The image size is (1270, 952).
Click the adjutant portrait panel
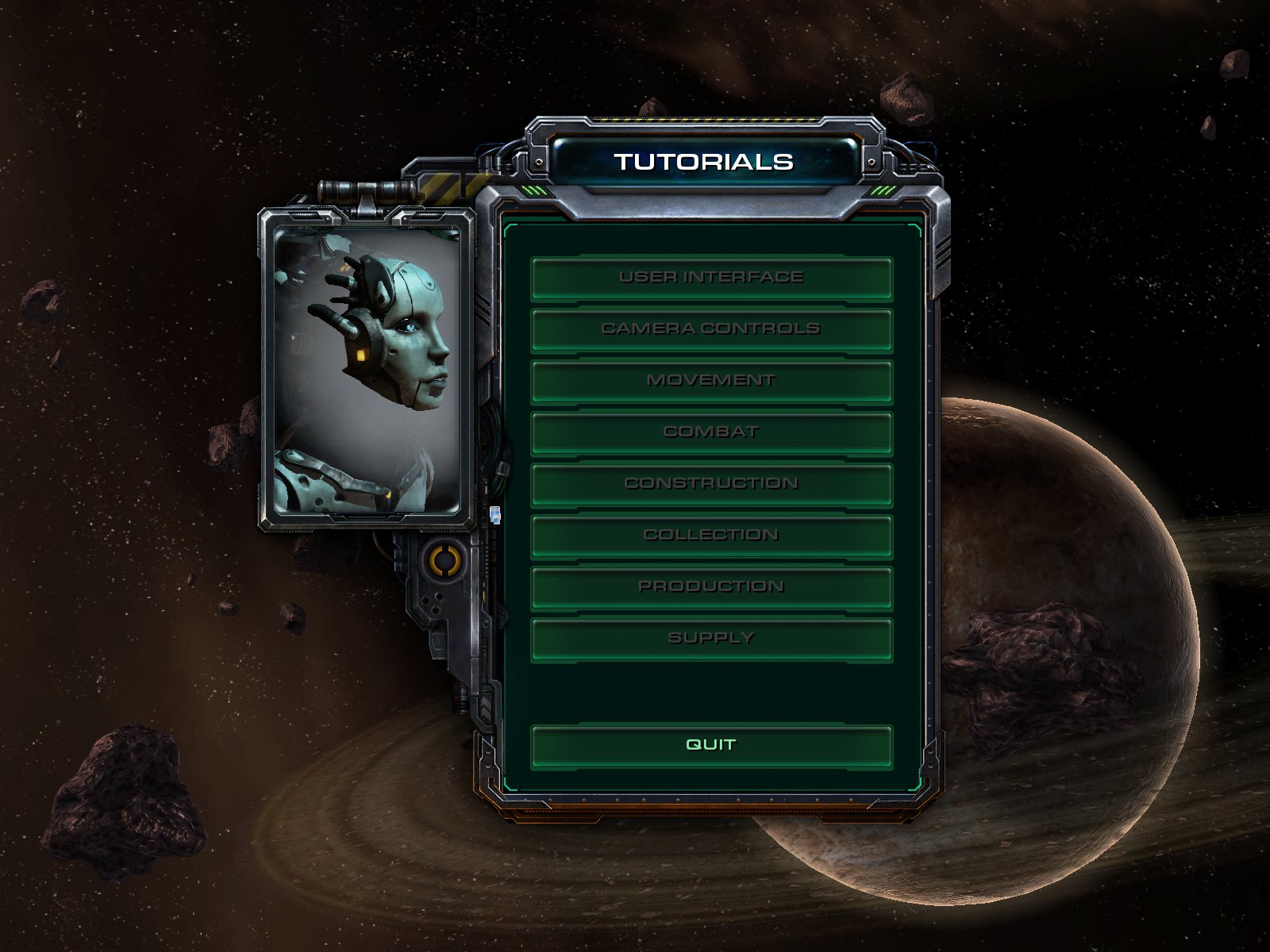[367, 369]
